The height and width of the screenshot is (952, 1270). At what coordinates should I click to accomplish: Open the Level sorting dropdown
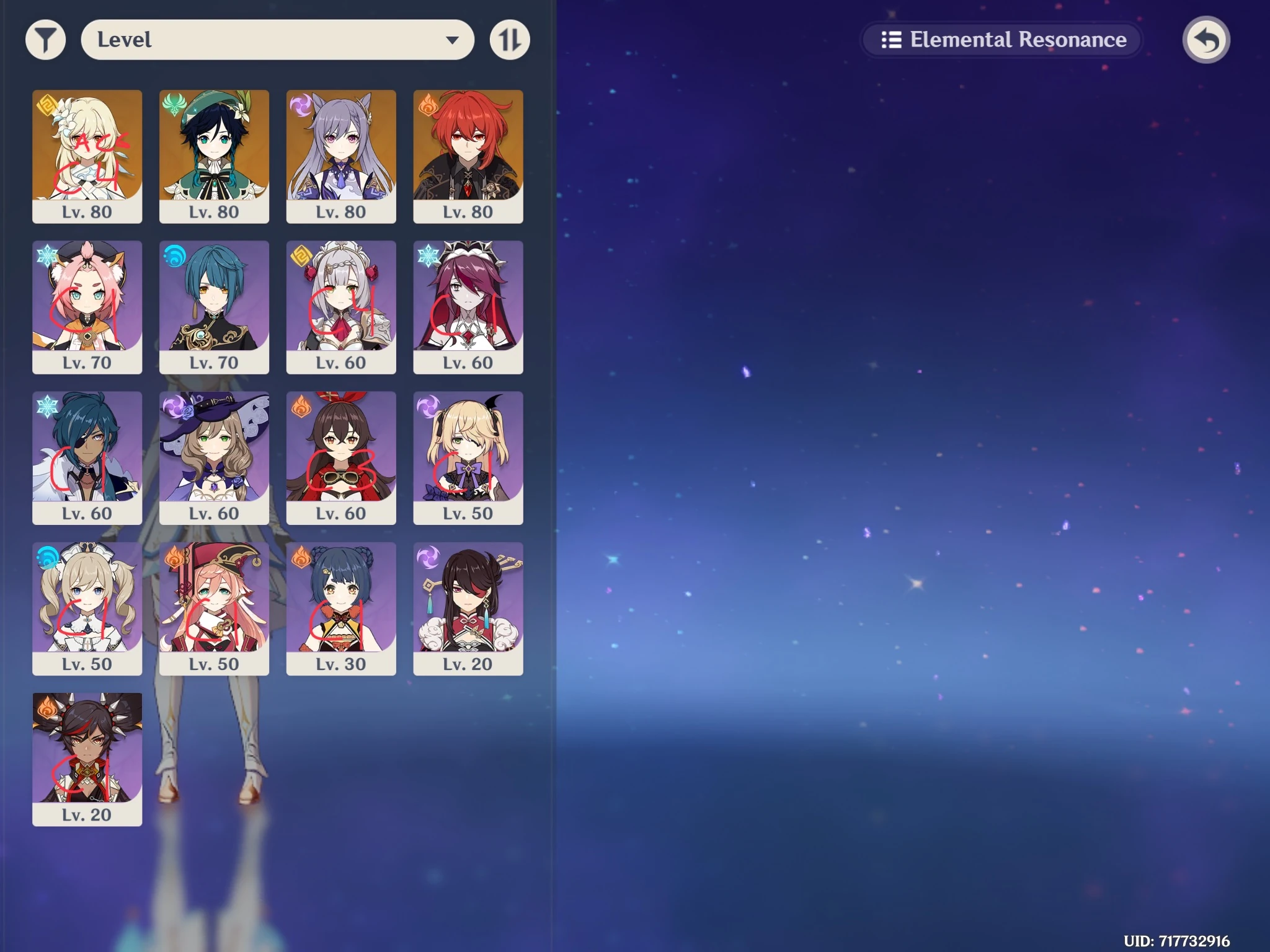click(277, 39)
